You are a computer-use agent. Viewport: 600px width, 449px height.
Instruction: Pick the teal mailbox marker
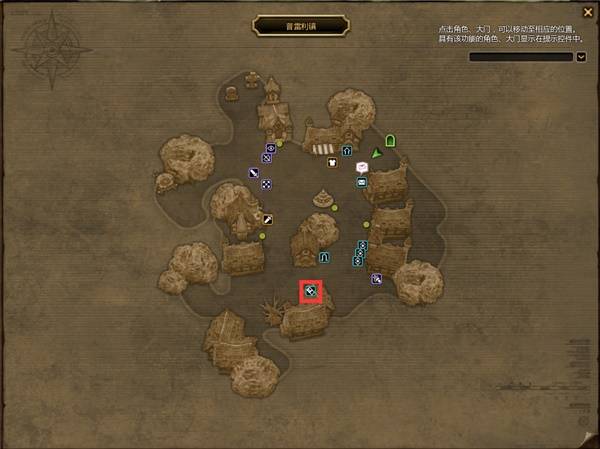point(361,182)
